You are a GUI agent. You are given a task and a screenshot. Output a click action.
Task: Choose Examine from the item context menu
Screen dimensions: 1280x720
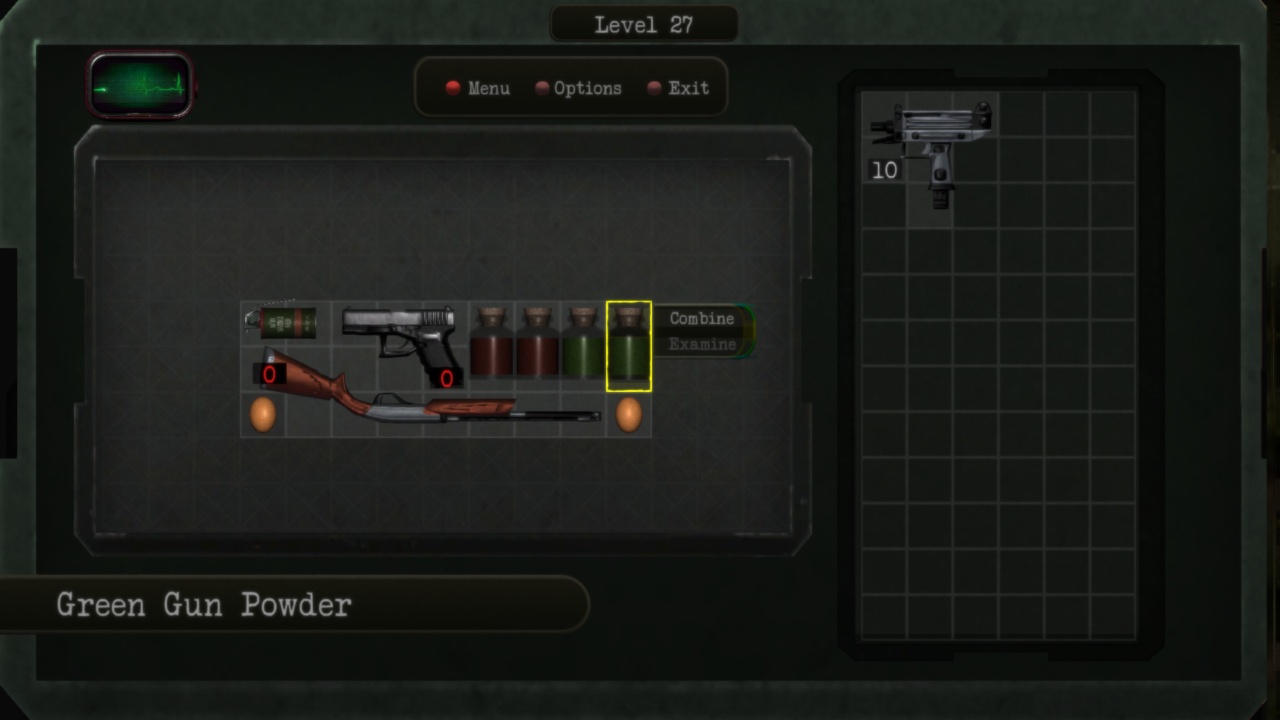click(702, 343)
